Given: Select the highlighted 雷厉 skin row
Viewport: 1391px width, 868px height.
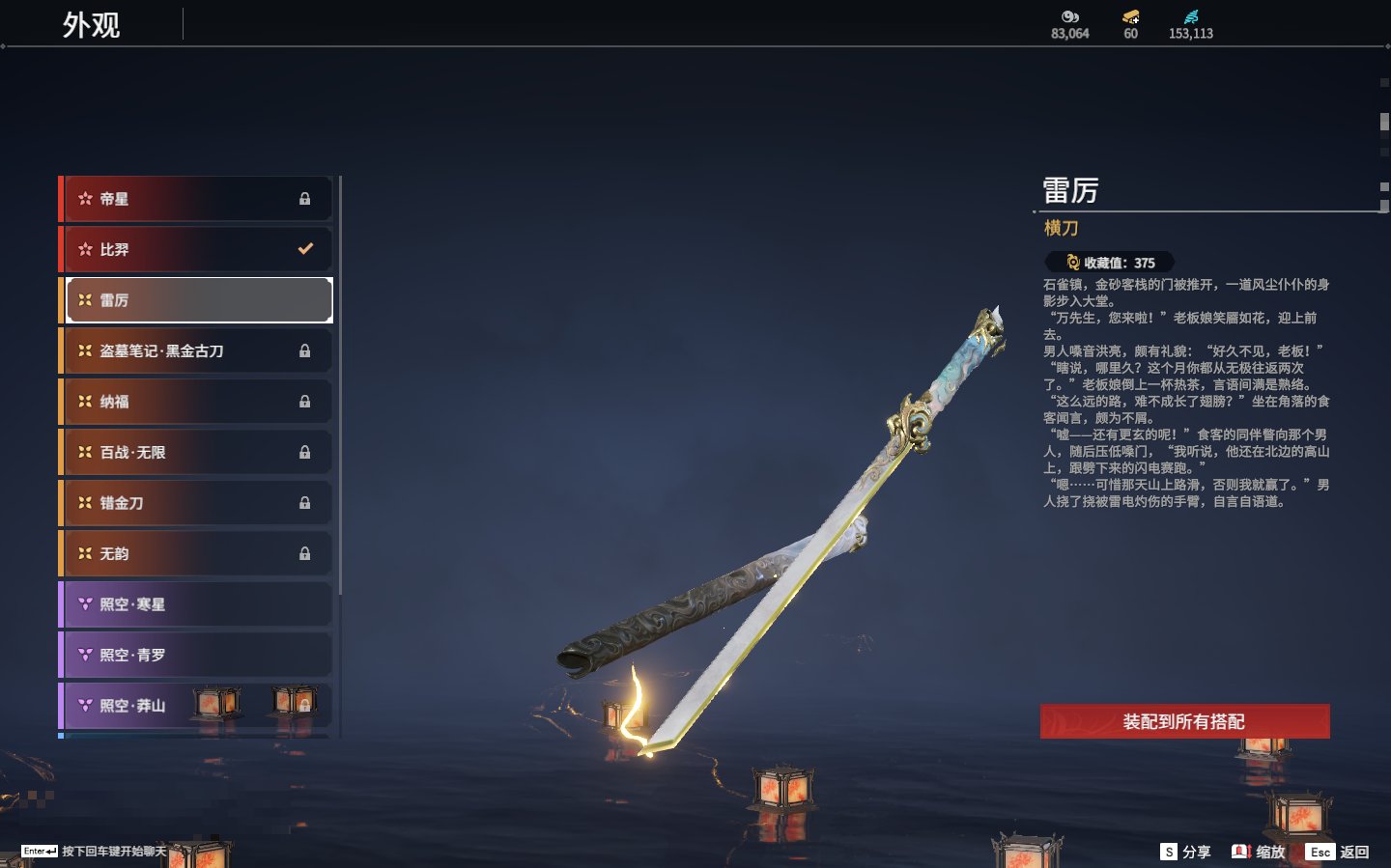Looking at the screenshot, I should (197, 300).
